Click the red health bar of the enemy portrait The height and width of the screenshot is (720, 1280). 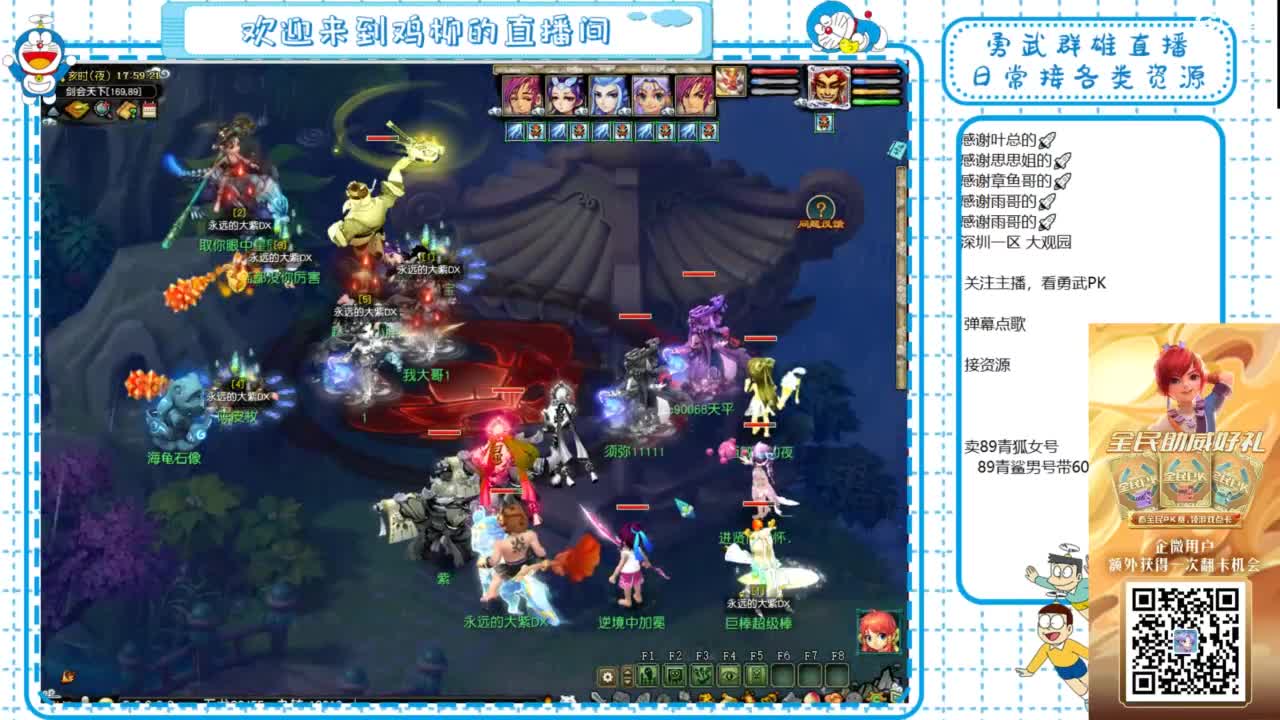(874, 71)
